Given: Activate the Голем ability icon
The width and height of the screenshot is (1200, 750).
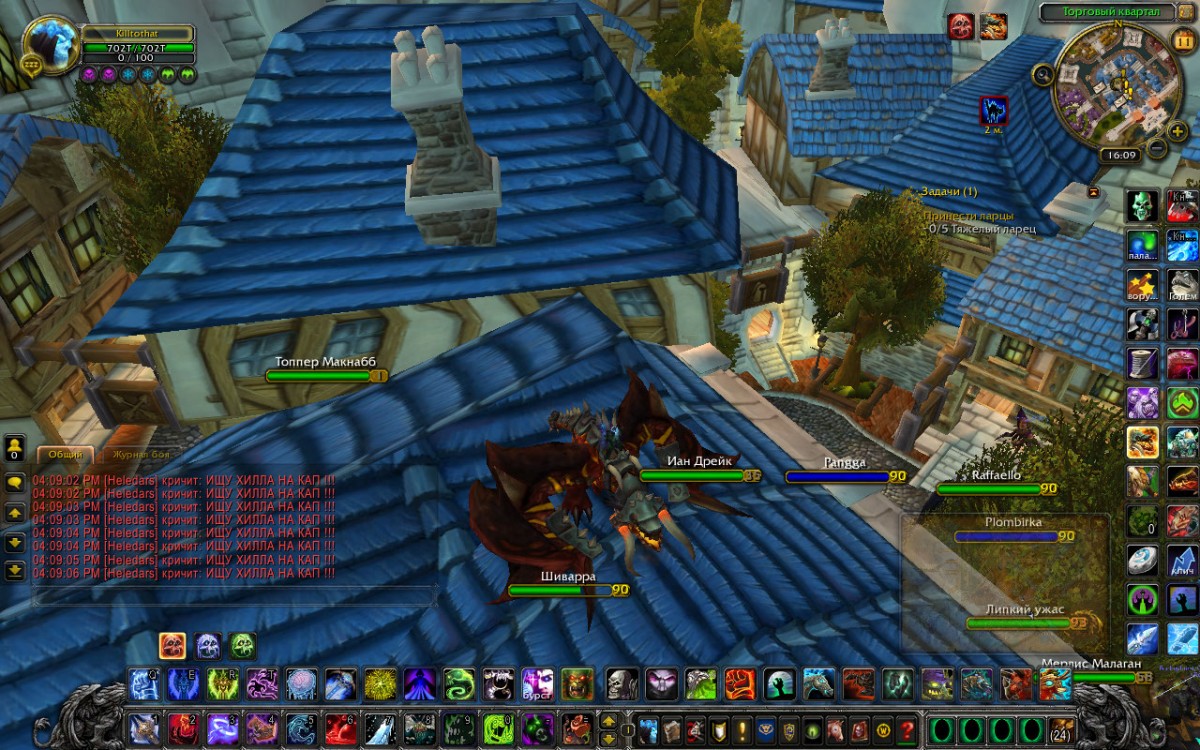Looking at the screenshot, I should pos(1182,284).
